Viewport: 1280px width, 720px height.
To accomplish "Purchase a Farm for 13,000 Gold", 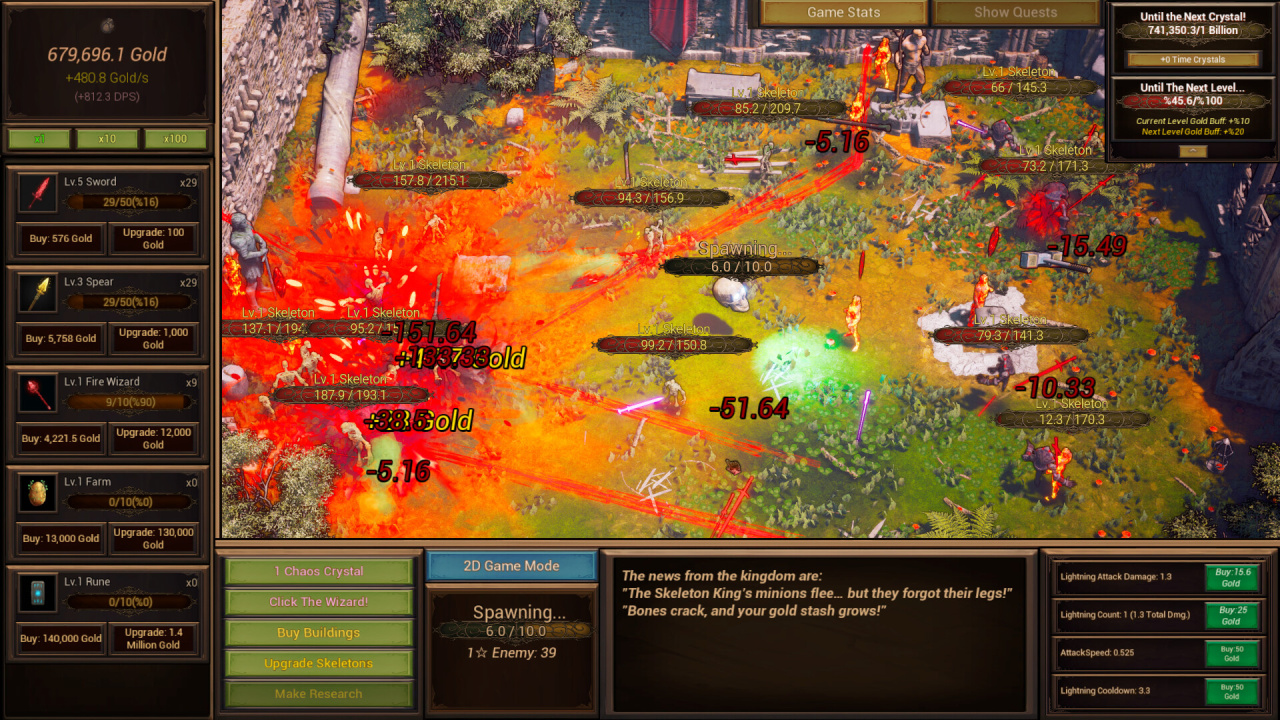I will click(61, 538).
